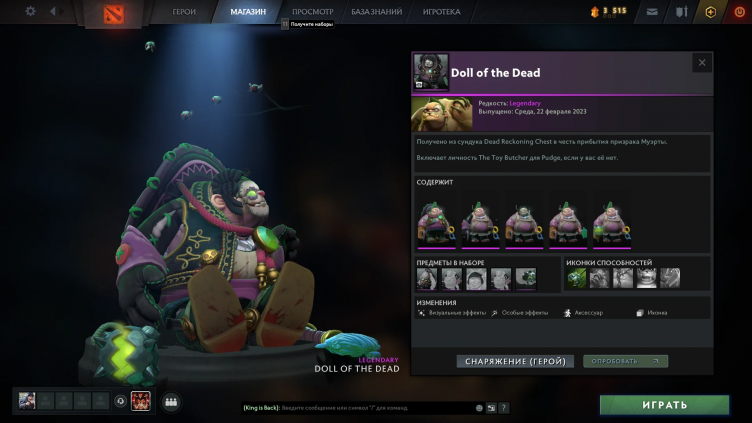752x423 pixels.
Task: Select the Игротека tab
Action: click(441, 12)
